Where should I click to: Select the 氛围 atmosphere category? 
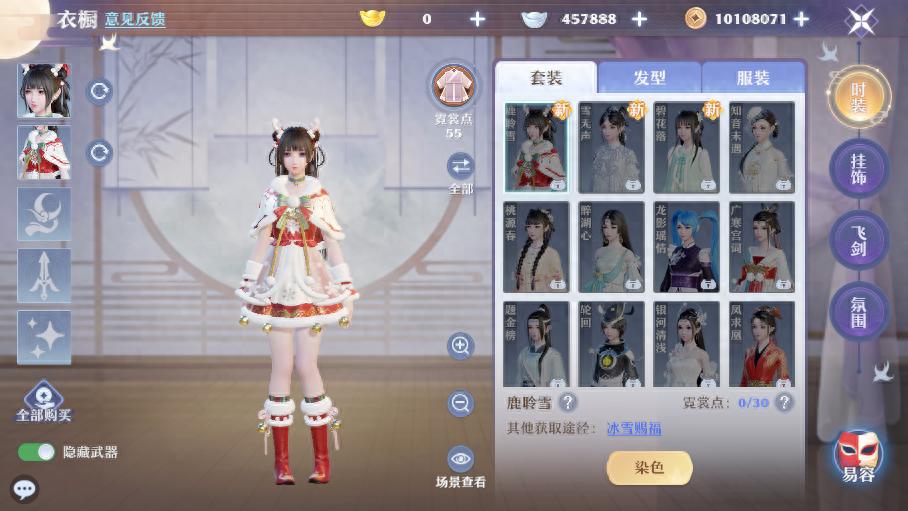pos(859,311)
